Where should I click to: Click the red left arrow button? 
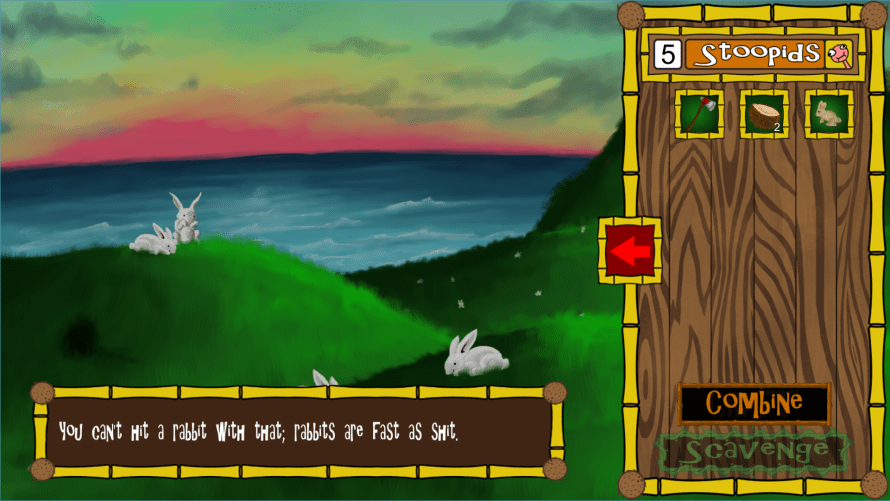[630, 251]
